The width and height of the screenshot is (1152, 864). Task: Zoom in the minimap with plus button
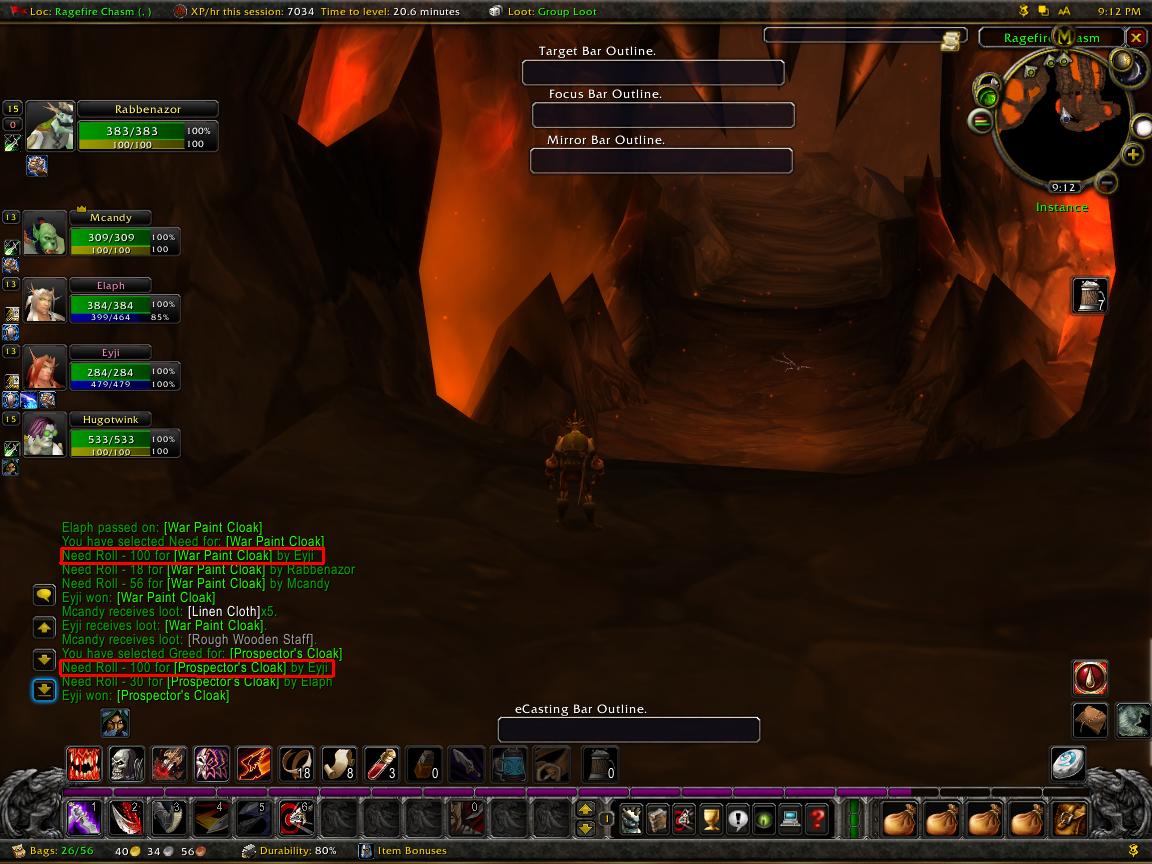pos(1133,154)
